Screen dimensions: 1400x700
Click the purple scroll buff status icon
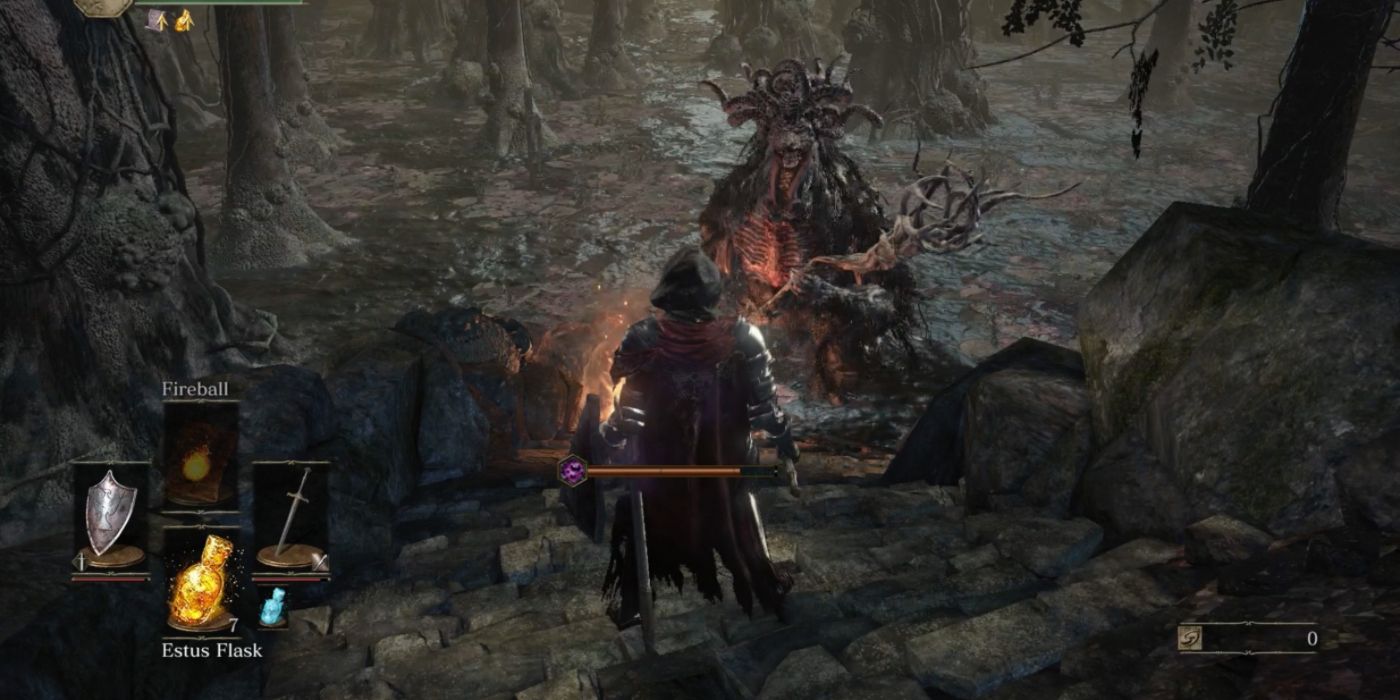coord(157,20)
